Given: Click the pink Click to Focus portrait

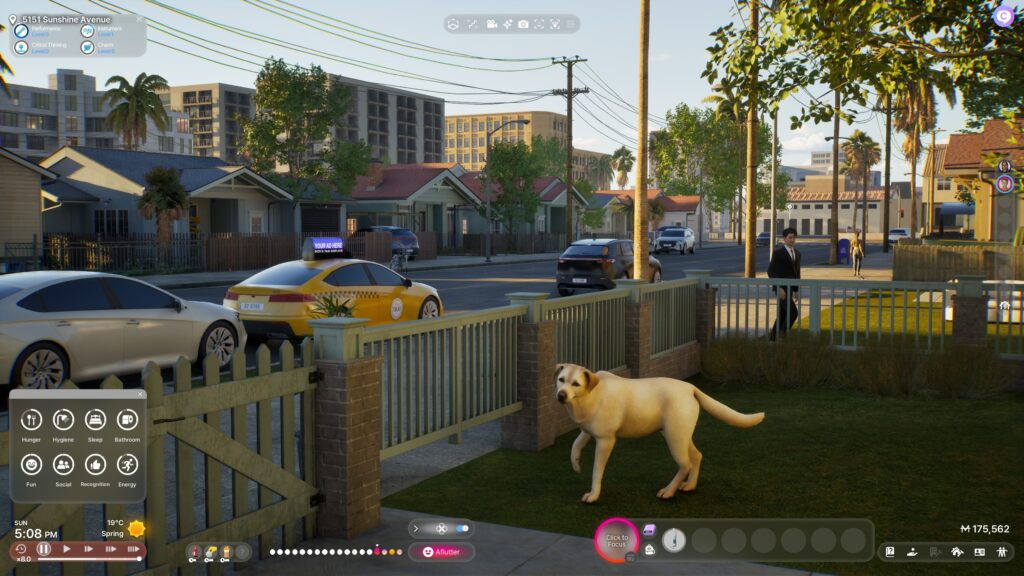Looking at the screenshot, I should click(616, 540).
